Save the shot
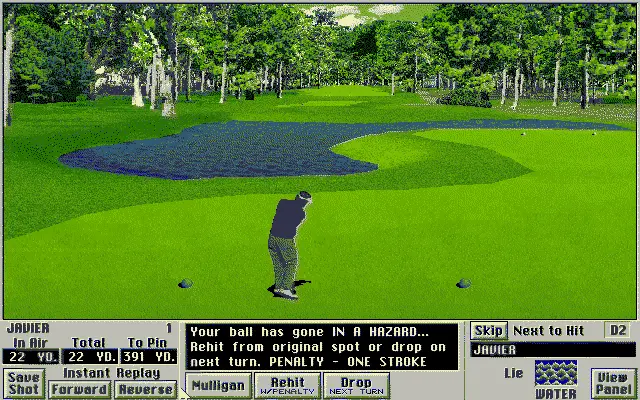Viewport: 640px width, 400px height. coord(22,383)
